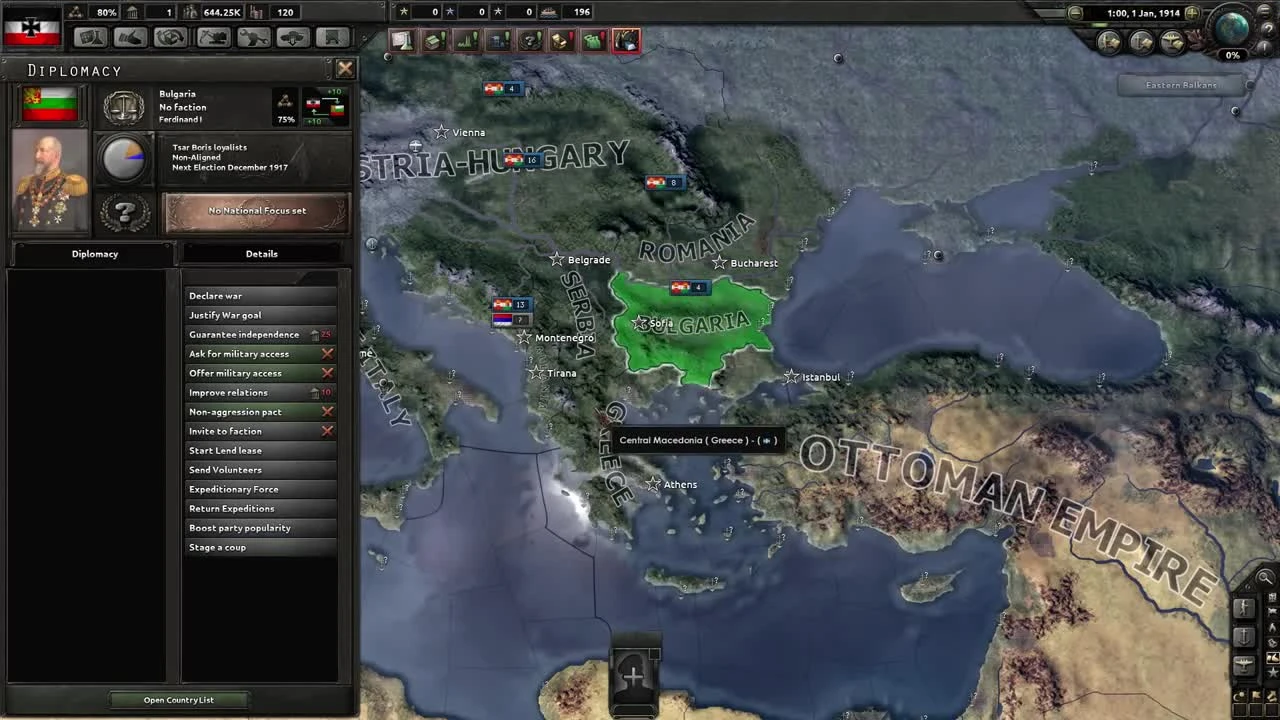This screenshot has height=720, width=1280.
Task: Open the main menu hamburger icon top right
Action: point(1264,12)
